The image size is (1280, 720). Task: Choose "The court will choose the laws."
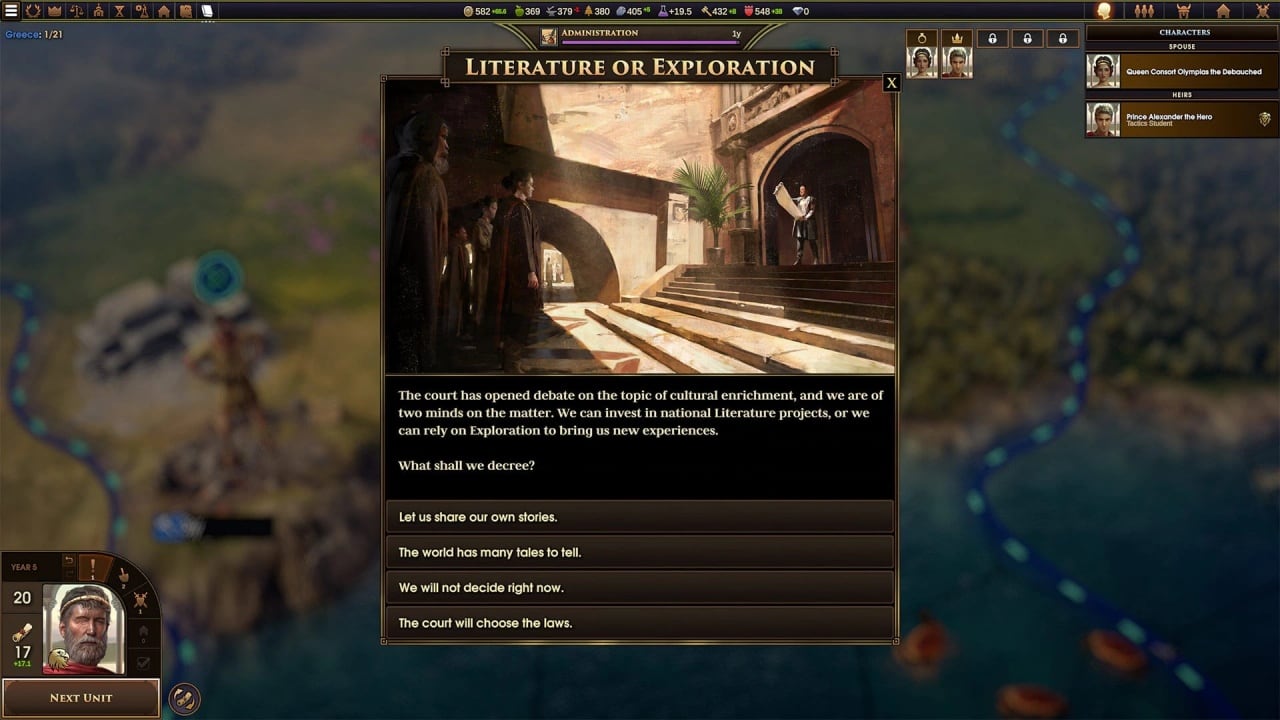[639, 622]
